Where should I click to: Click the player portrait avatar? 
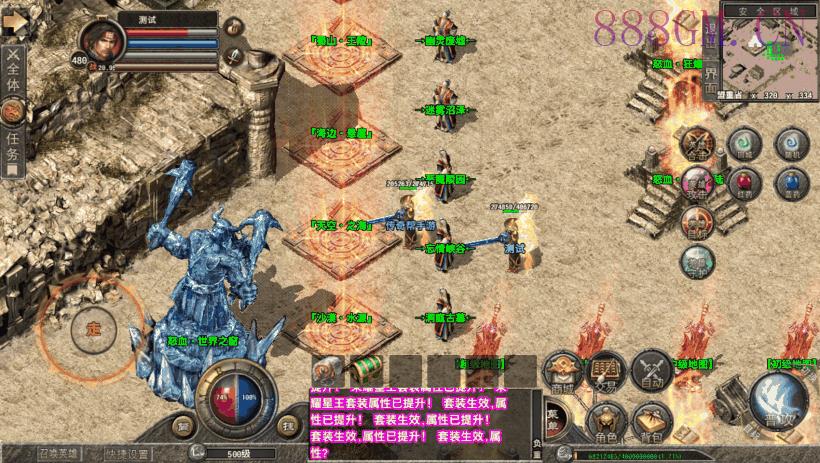click(x=103, y=40)
